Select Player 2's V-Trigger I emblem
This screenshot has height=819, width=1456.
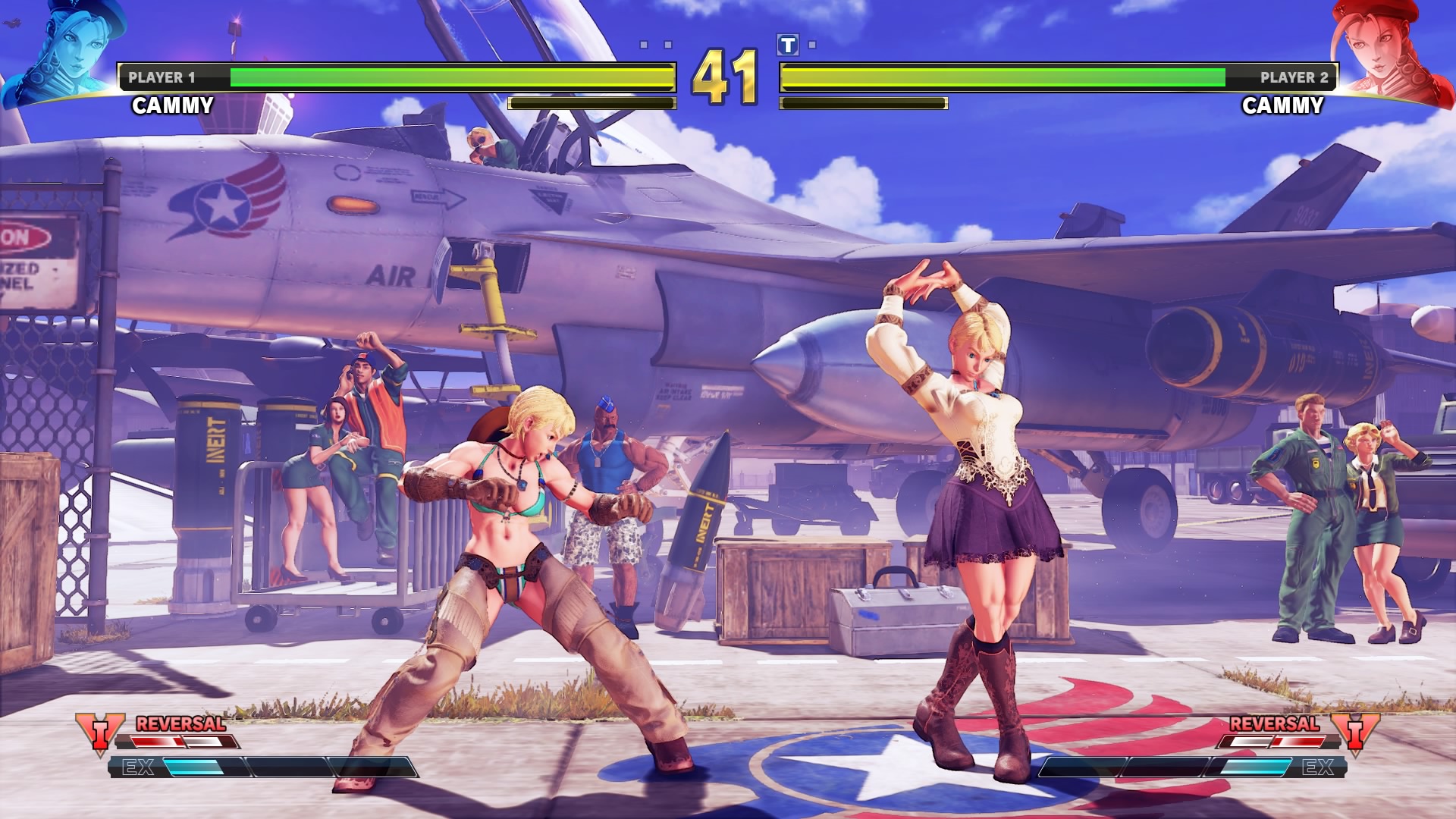click(1355, 733)
